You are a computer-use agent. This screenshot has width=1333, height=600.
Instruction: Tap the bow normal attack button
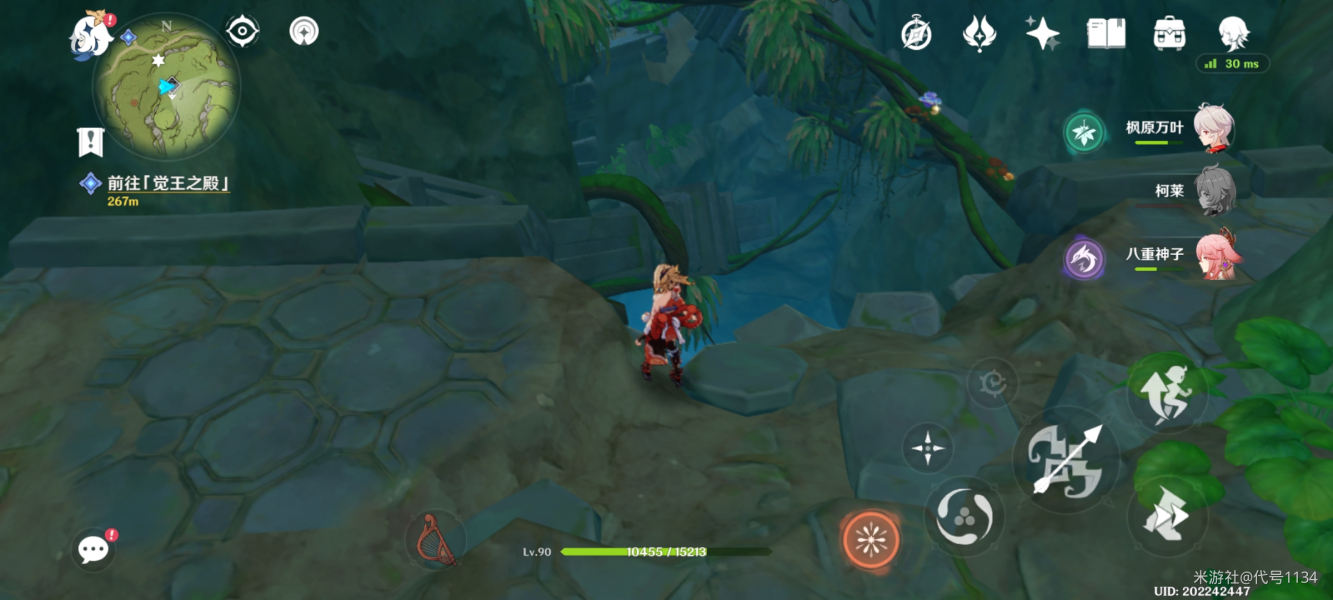click(x=1066, y=460)
